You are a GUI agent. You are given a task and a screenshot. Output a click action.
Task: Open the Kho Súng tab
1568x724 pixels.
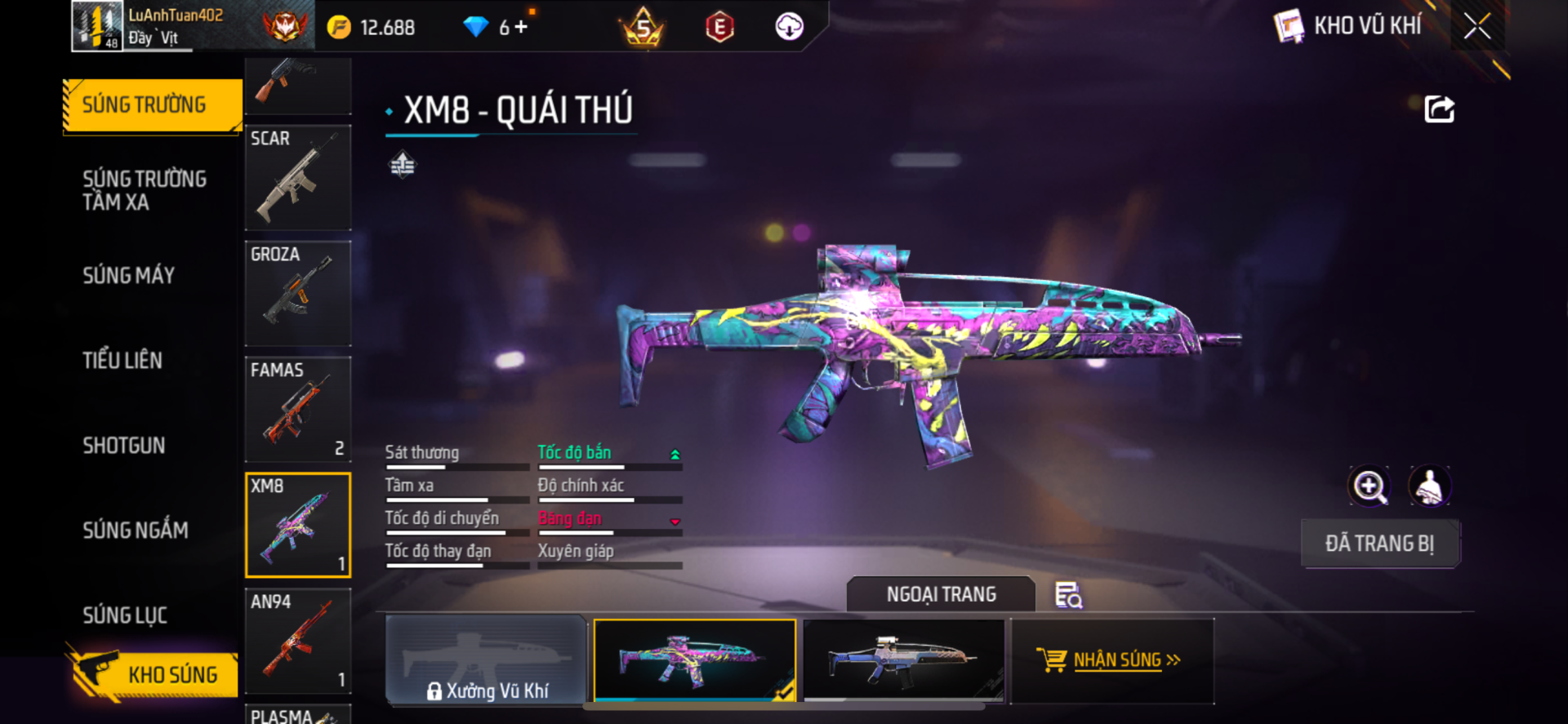(154, 674)
